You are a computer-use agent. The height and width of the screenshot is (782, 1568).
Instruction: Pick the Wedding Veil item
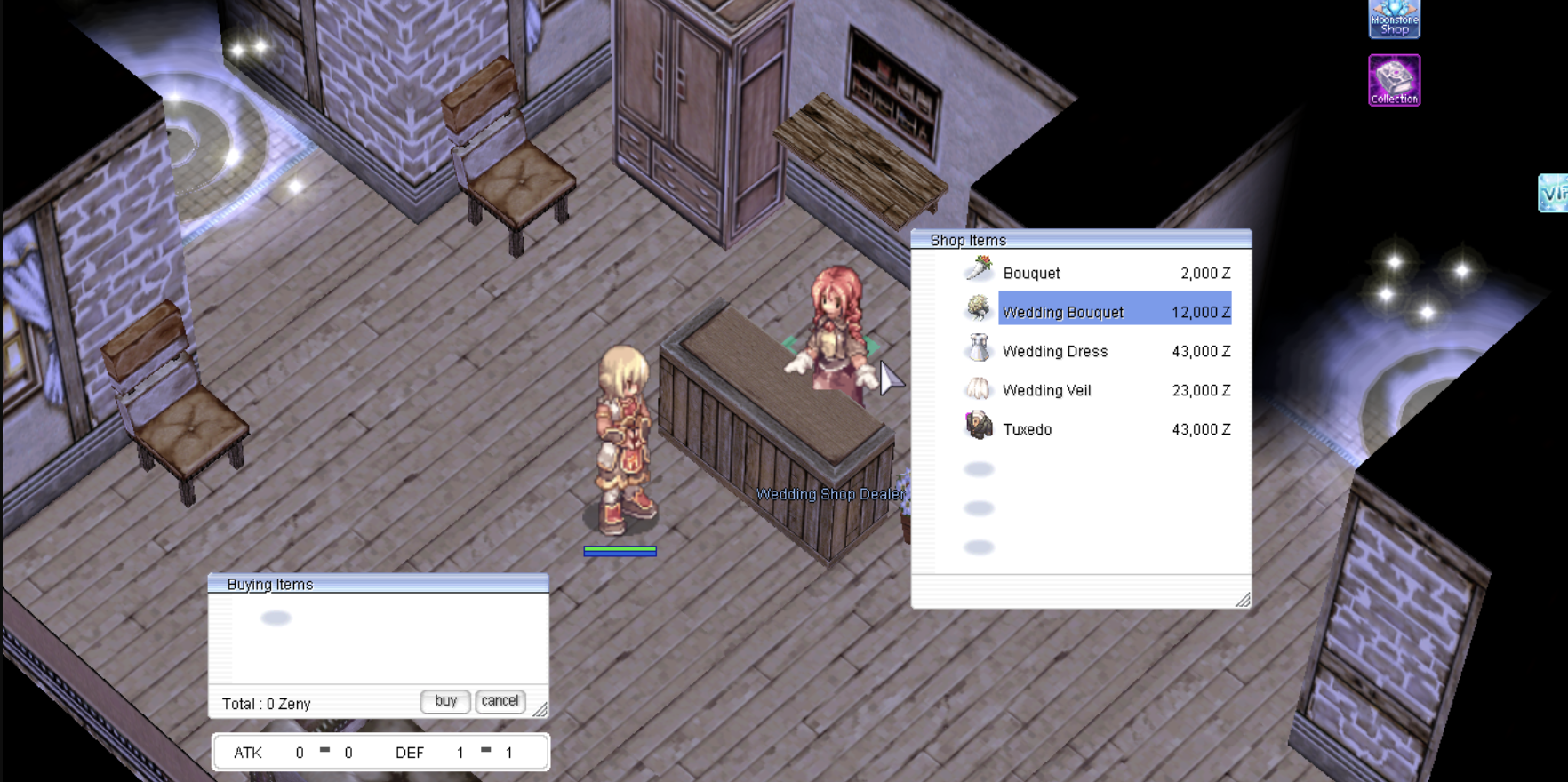point(1046,390)
